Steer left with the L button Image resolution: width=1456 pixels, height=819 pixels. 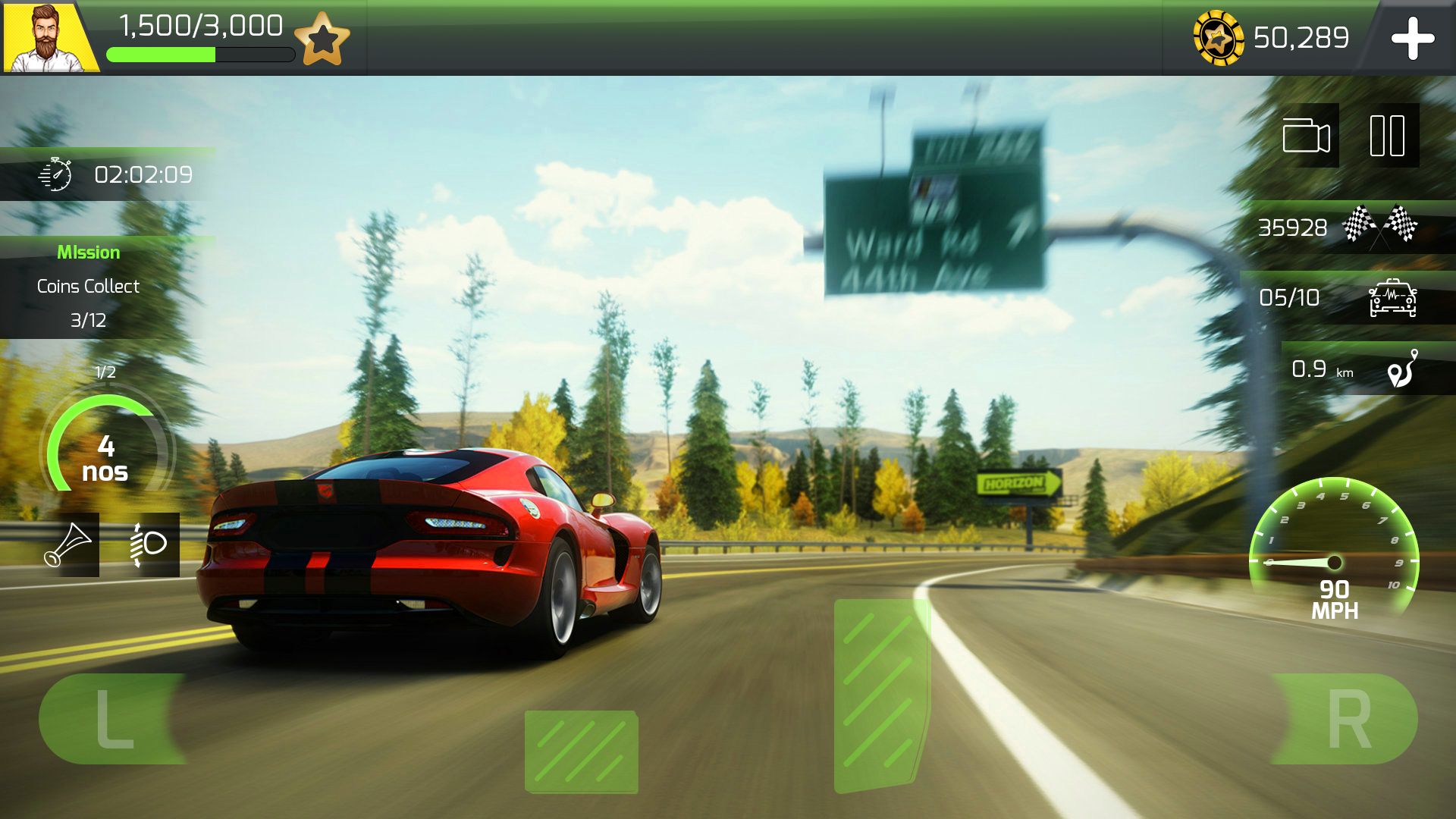(114, 718)
